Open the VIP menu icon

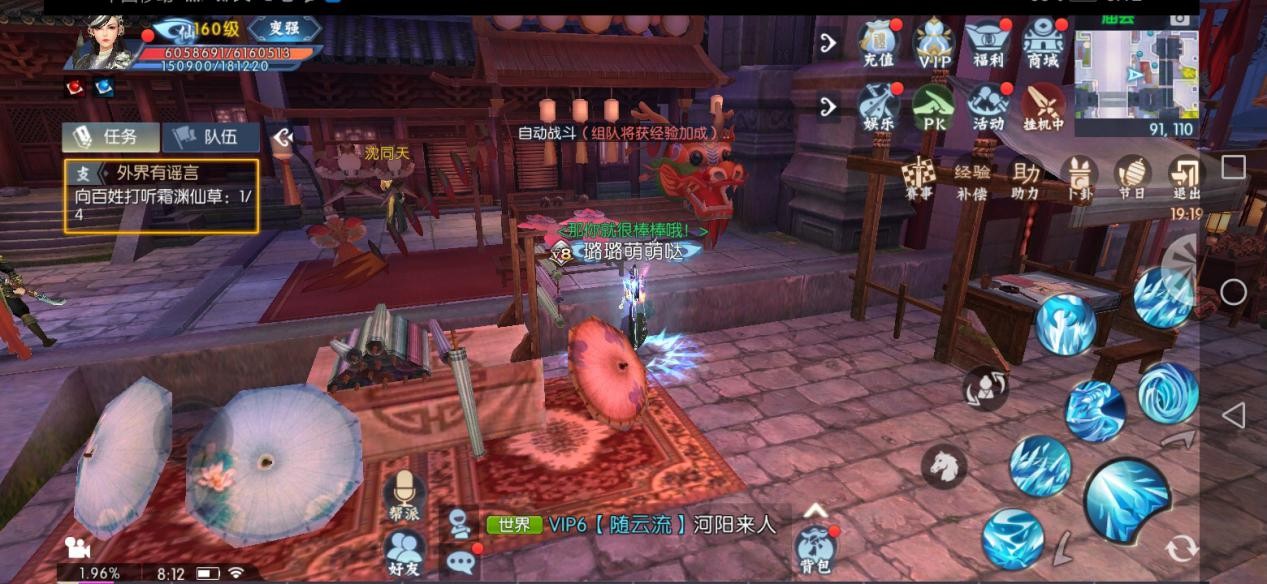pyautogui.click(x=934, y=44)
